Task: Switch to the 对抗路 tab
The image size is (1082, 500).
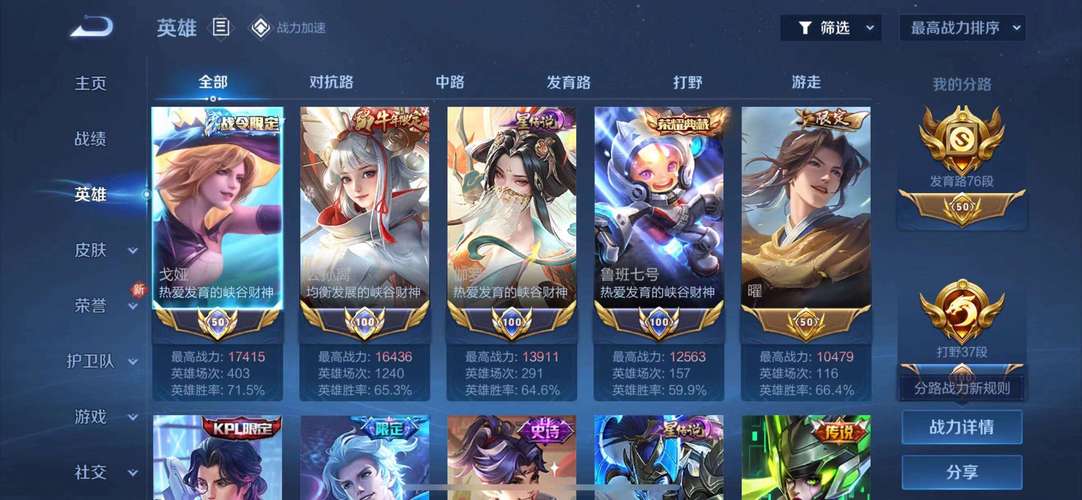Action: (x=331, y=82)
